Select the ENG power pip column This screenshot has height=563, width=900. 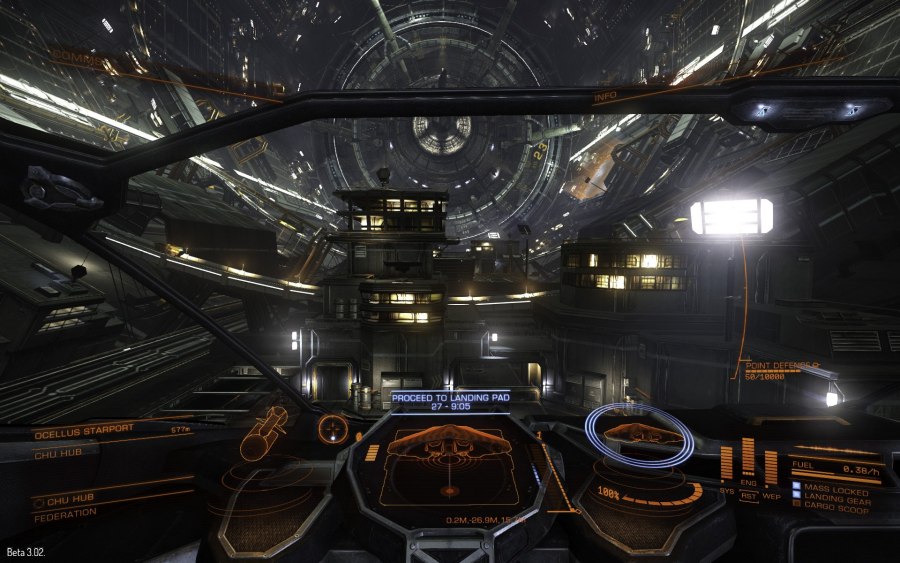click(748, 458)
